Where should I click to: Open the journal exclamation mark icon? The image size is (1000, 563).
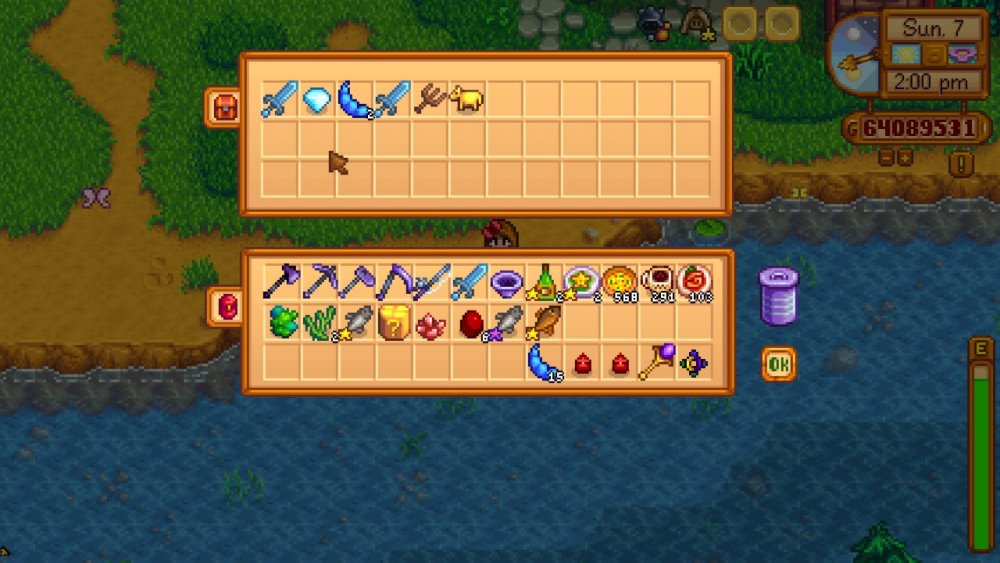(960, 163)
